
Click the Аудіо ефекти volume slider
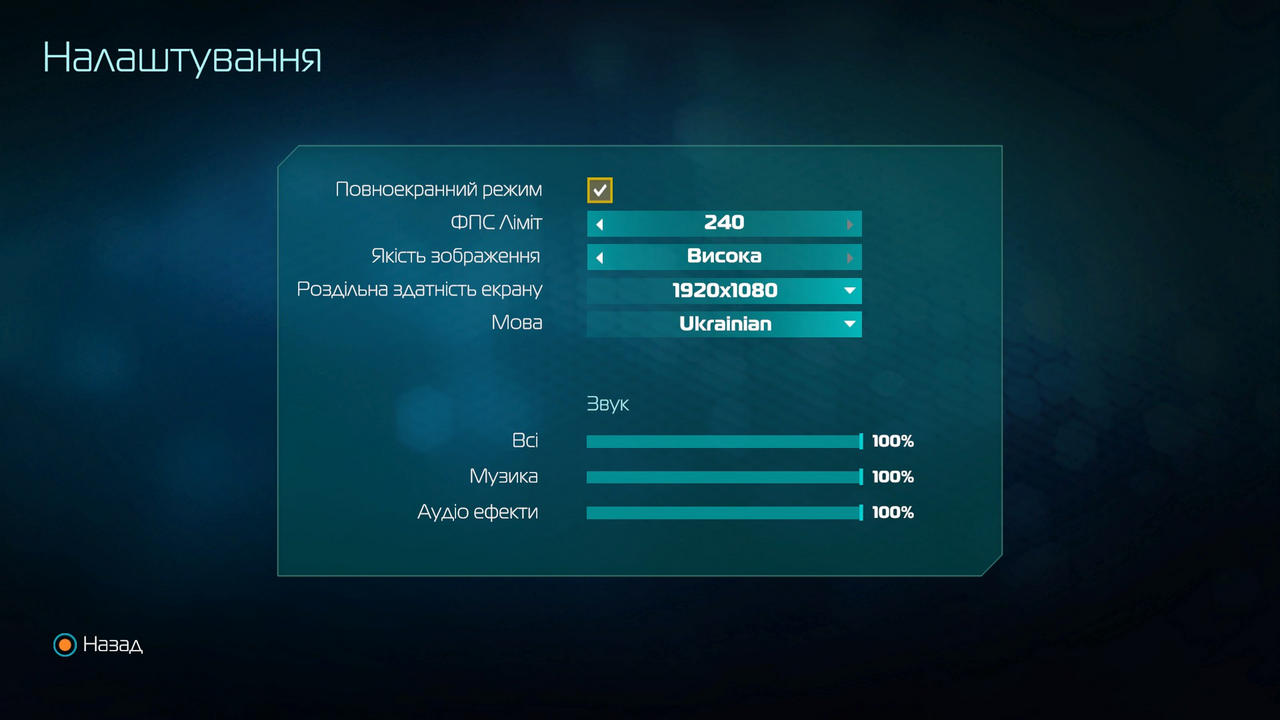[x=724, y=513]
